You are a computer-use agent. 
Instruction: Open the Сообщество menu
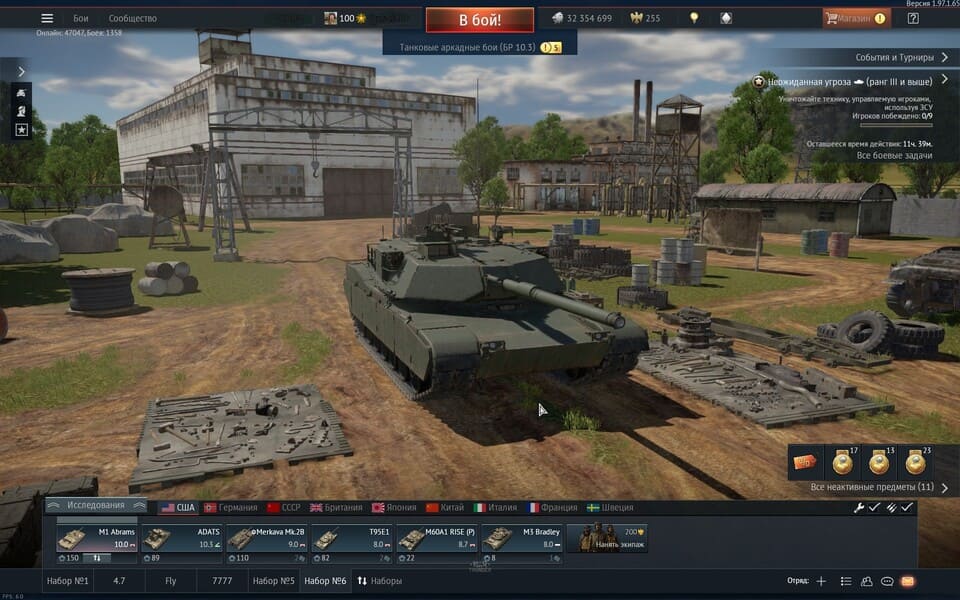click(x=132, y=18)
